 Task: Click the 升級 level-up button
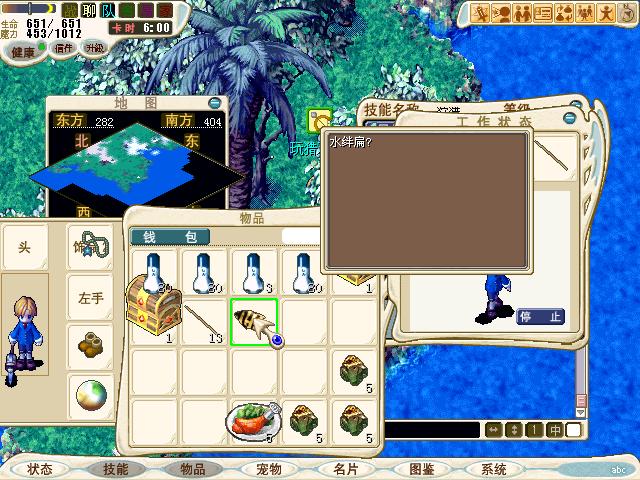(94, 48)
